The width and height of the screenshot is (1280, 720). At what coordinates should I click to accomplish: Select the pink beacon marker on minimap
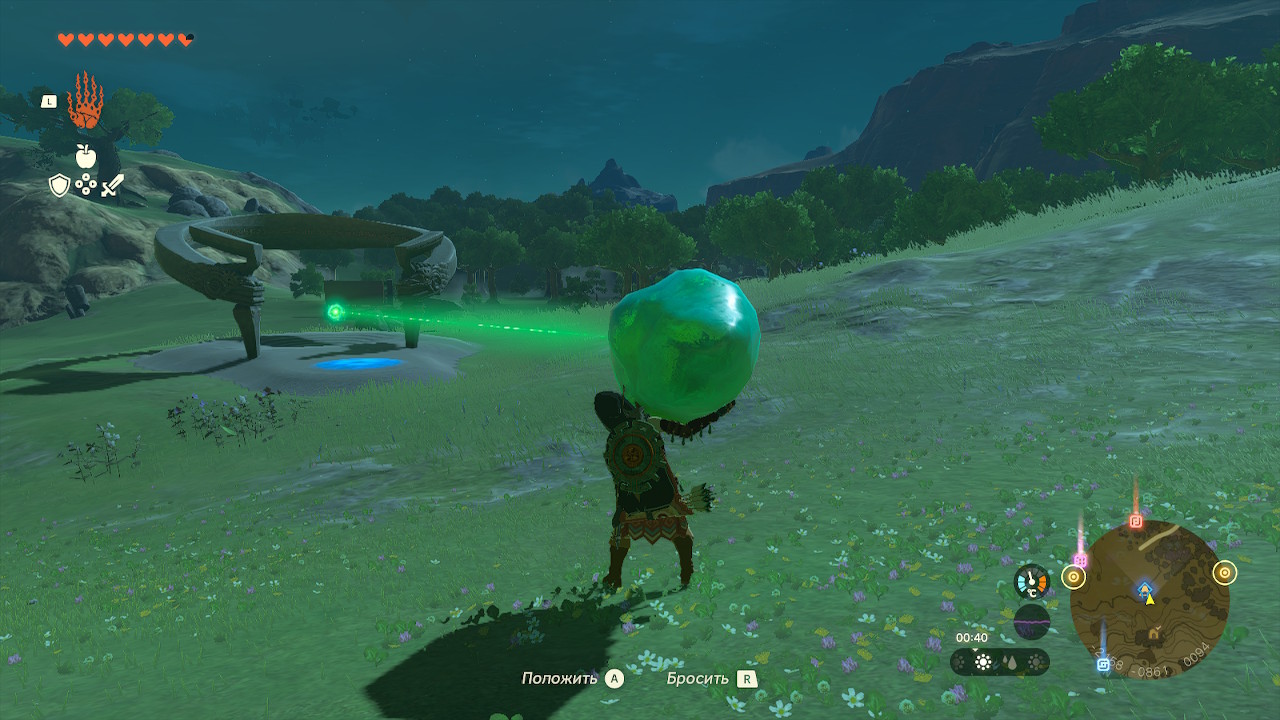point(1080,560)
